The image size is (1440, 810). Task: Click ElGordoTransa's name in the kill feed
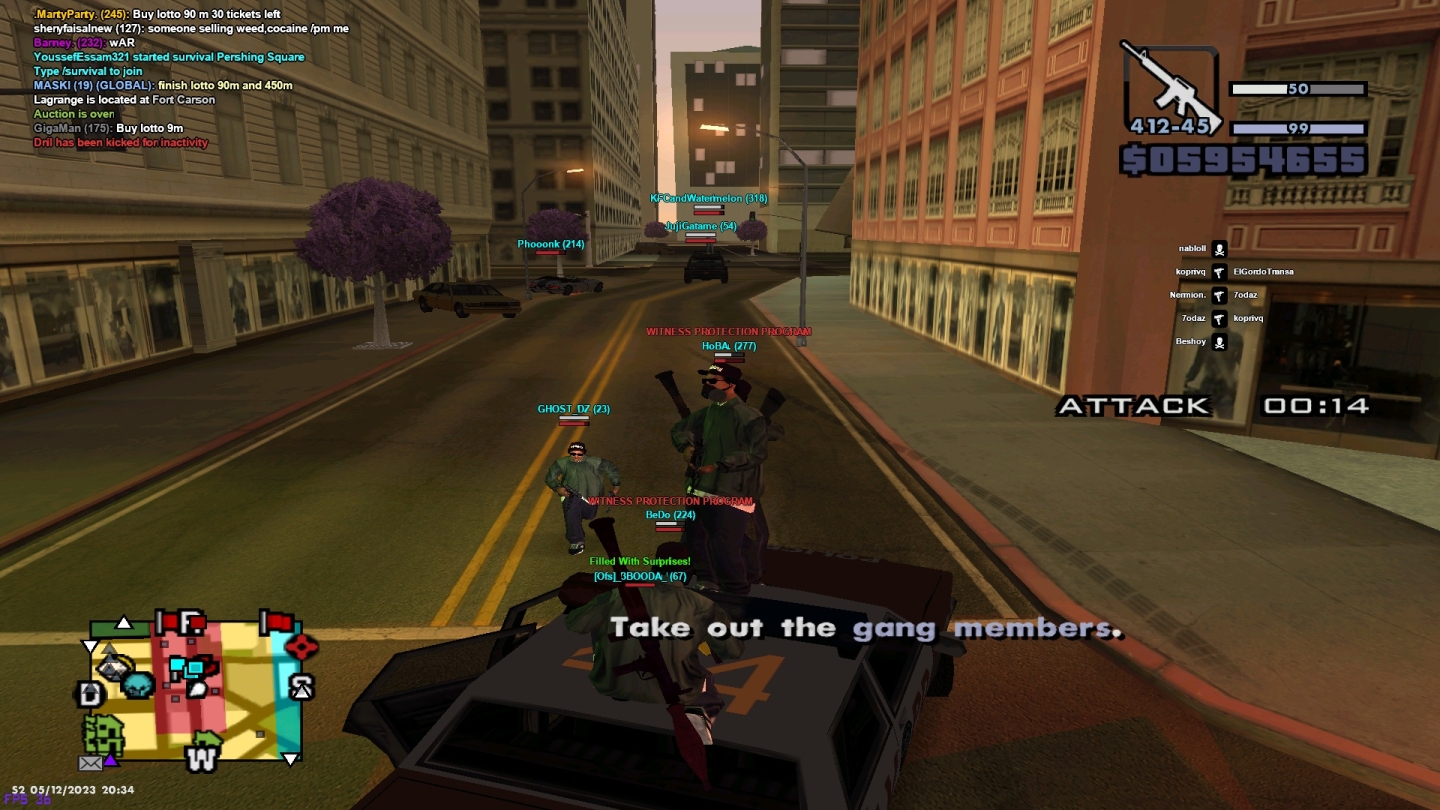(x=1263, y=272)
